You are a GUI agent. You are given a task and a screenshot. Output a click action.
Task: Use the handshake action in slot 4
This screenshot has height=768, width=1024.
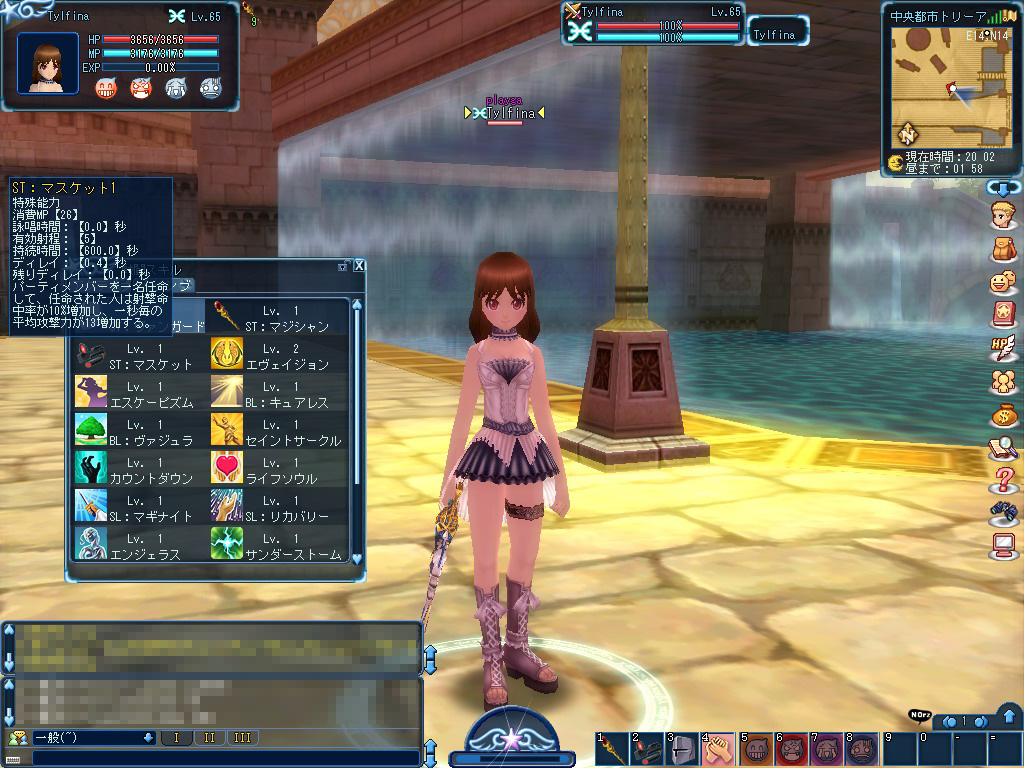pos(716,749)
